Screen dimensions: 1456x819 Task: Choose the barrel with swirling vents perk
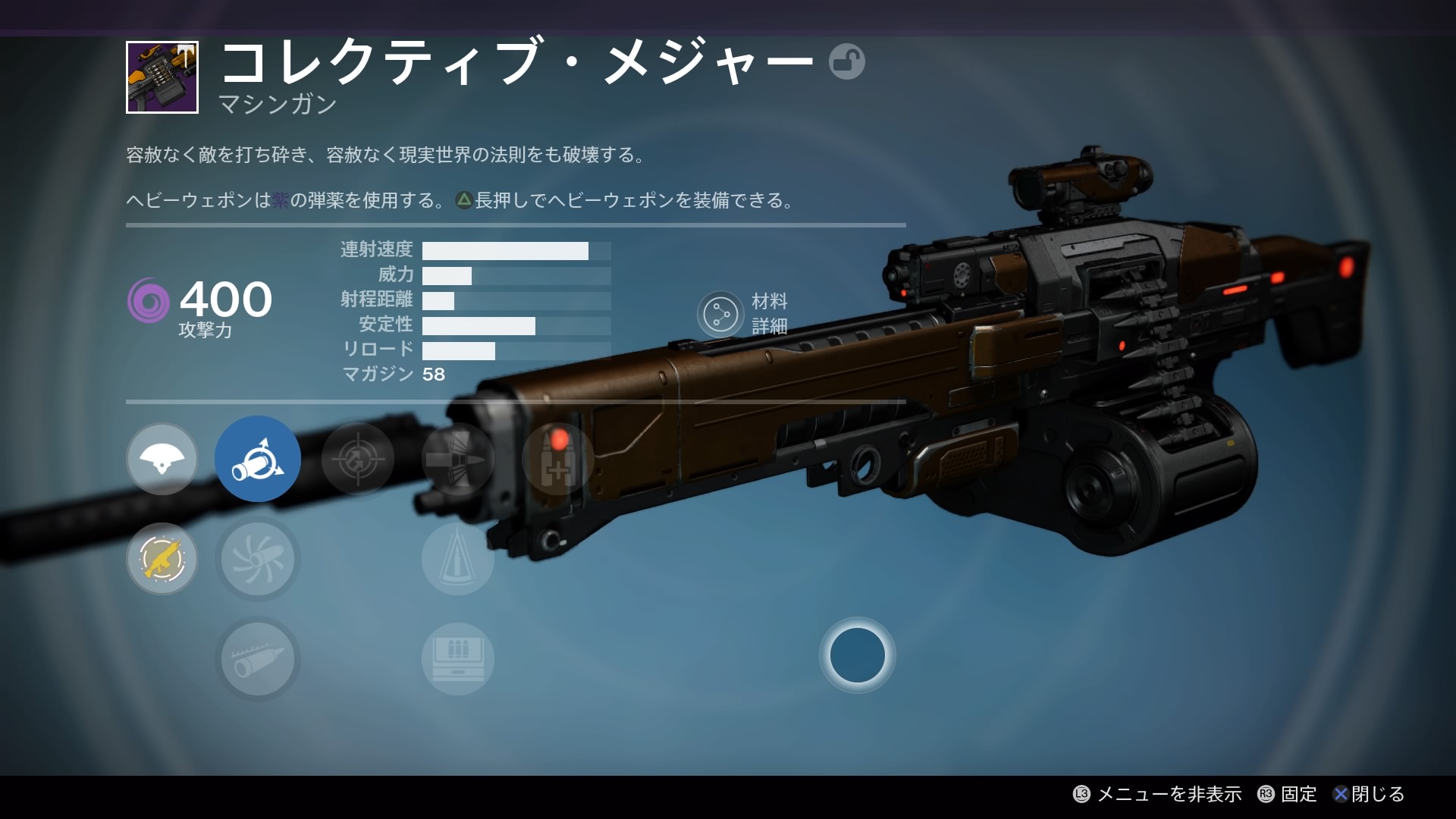(x=258, y=559)
